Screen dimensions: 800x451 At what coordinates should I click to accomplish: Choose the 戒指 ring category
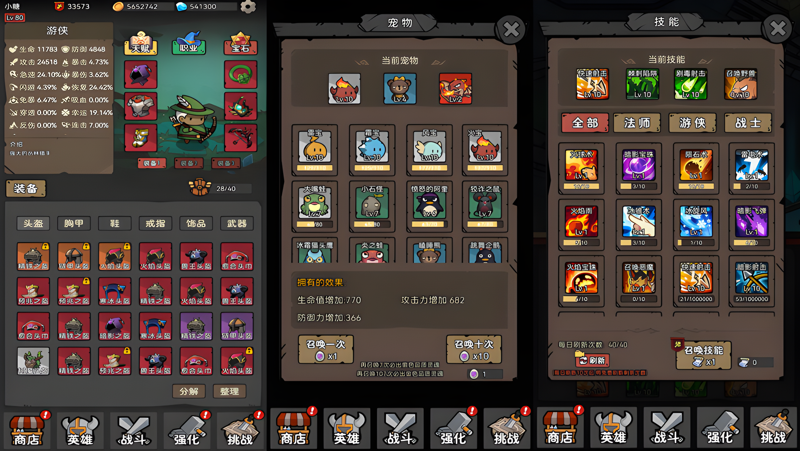click(155, 224)
